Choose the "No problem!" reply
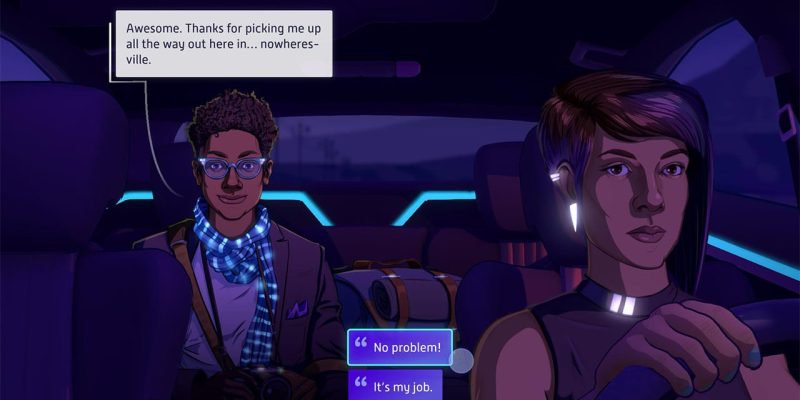This screenshot has height=400, width=800. [x=399, y=348]
